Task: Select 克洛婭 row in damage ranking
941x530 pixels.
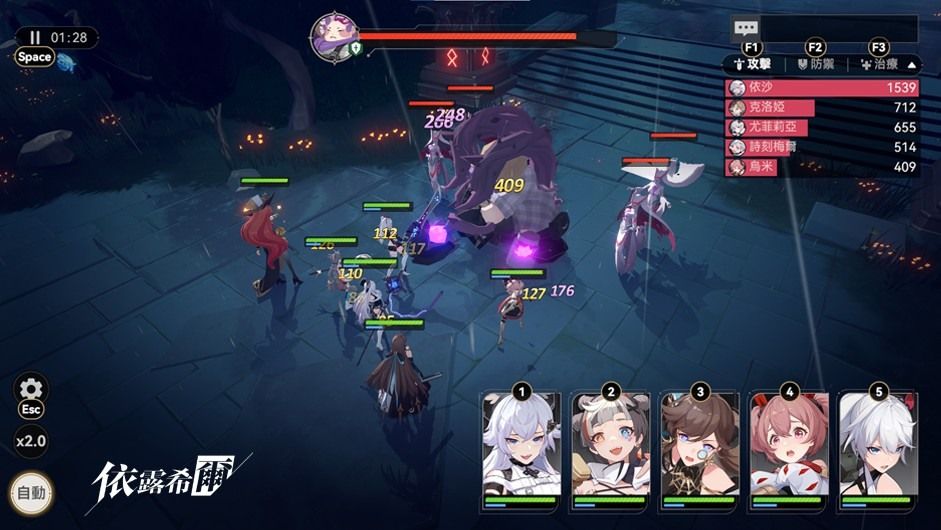Action: click(821, 108)
